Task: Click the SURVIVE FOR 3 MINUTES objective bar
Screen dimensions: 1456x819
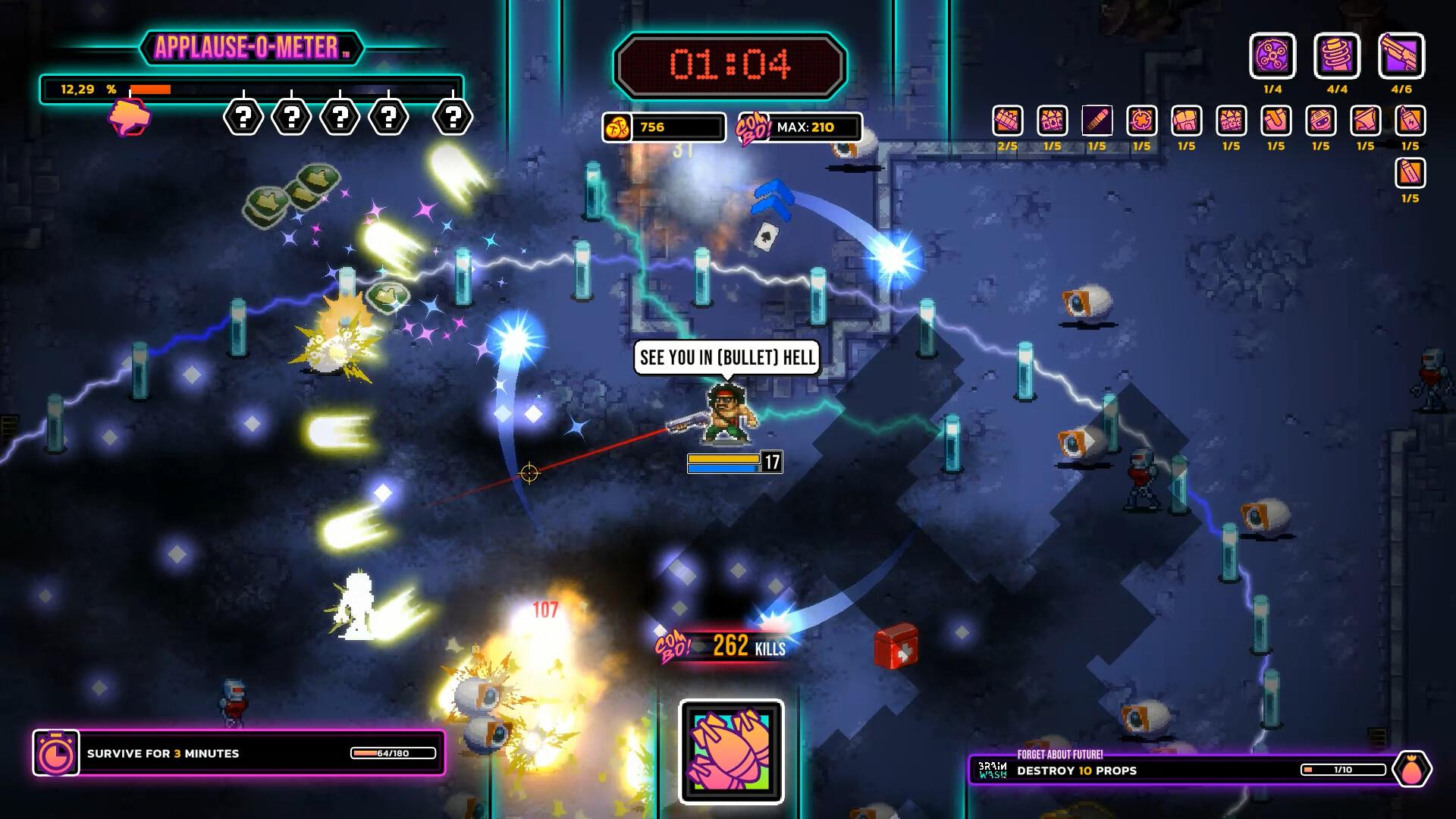Action: tap(163, 754)
